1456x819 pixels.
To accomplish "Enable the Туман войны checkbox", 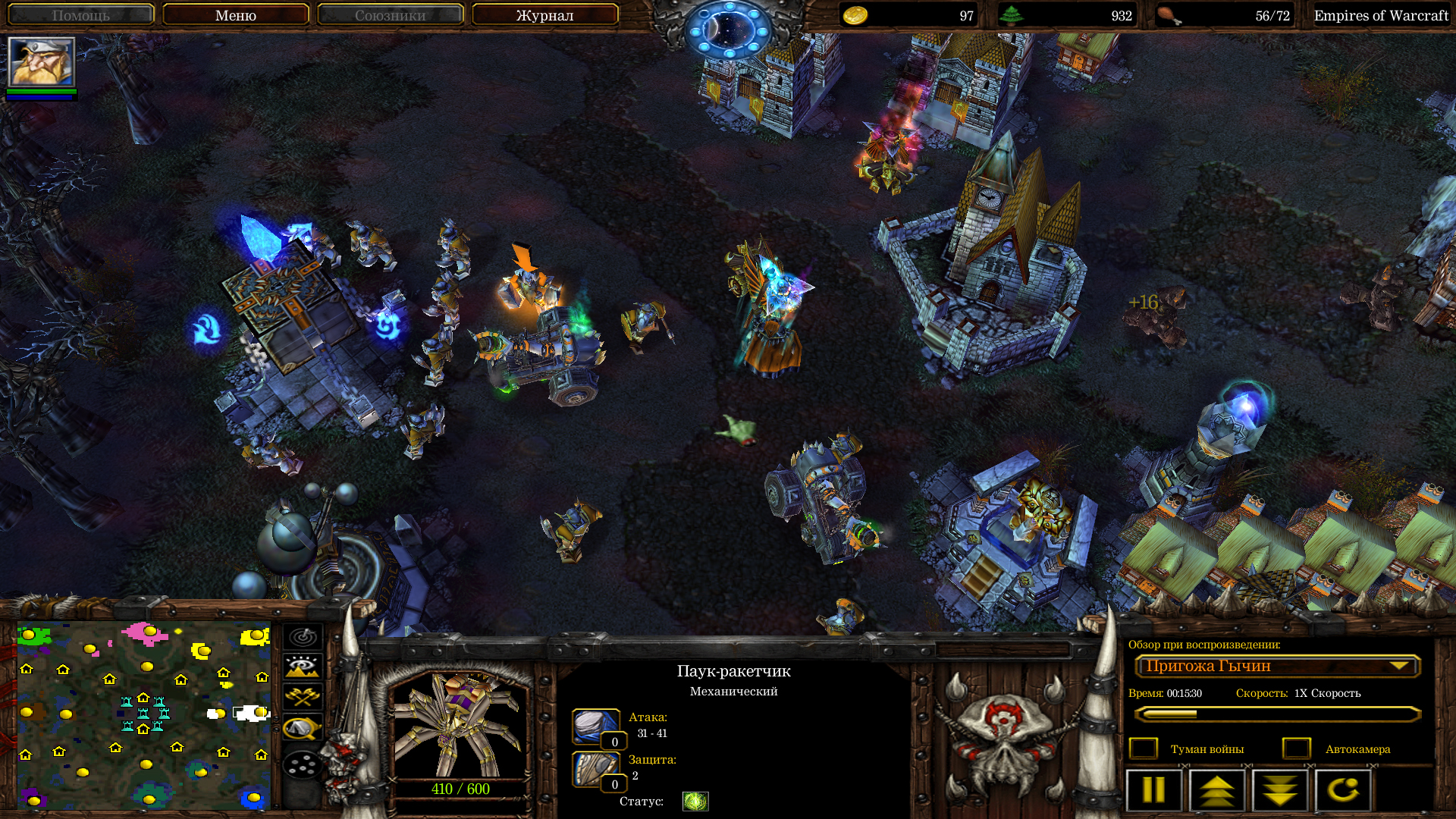I will (x=1144, y=748).
